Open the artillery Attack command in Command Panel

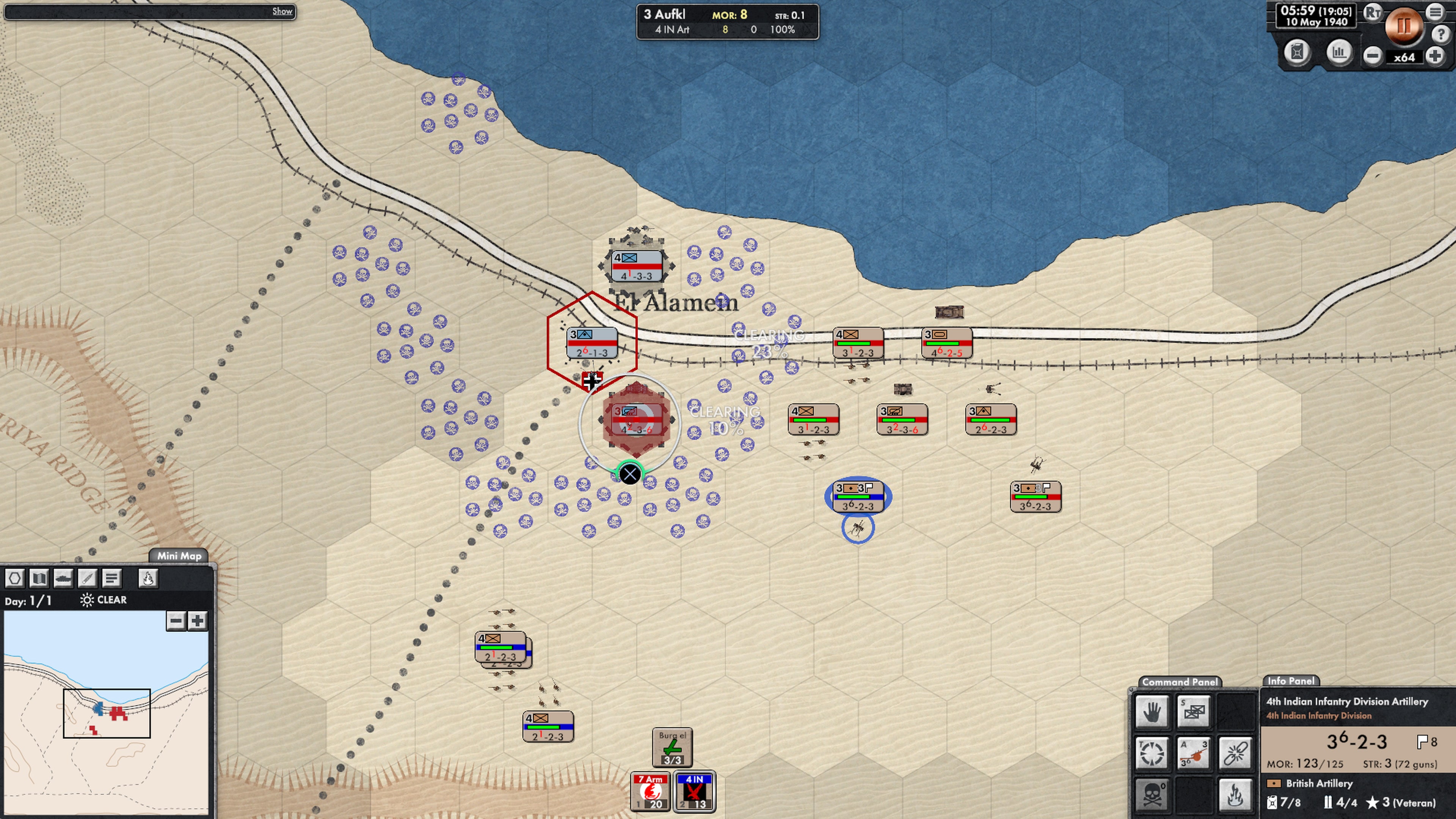click(1193, 754)
